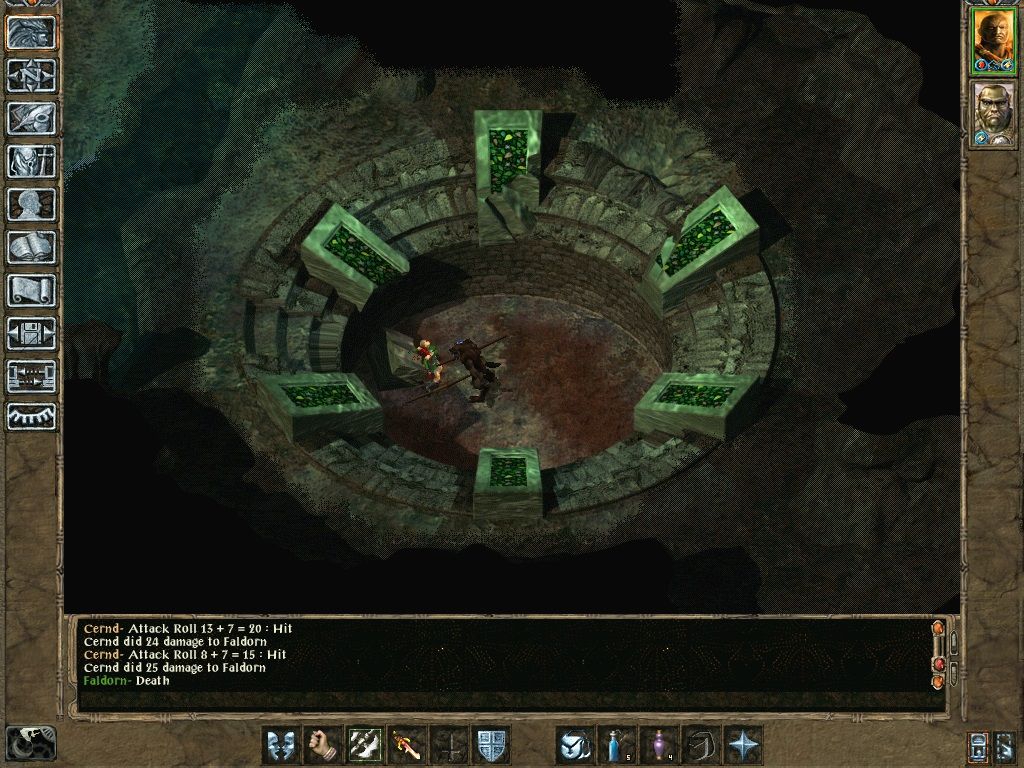Open the options menu with the floppy disk icon
The width and height of the screenshot is (1024, 768).
(x=31, y=333)
